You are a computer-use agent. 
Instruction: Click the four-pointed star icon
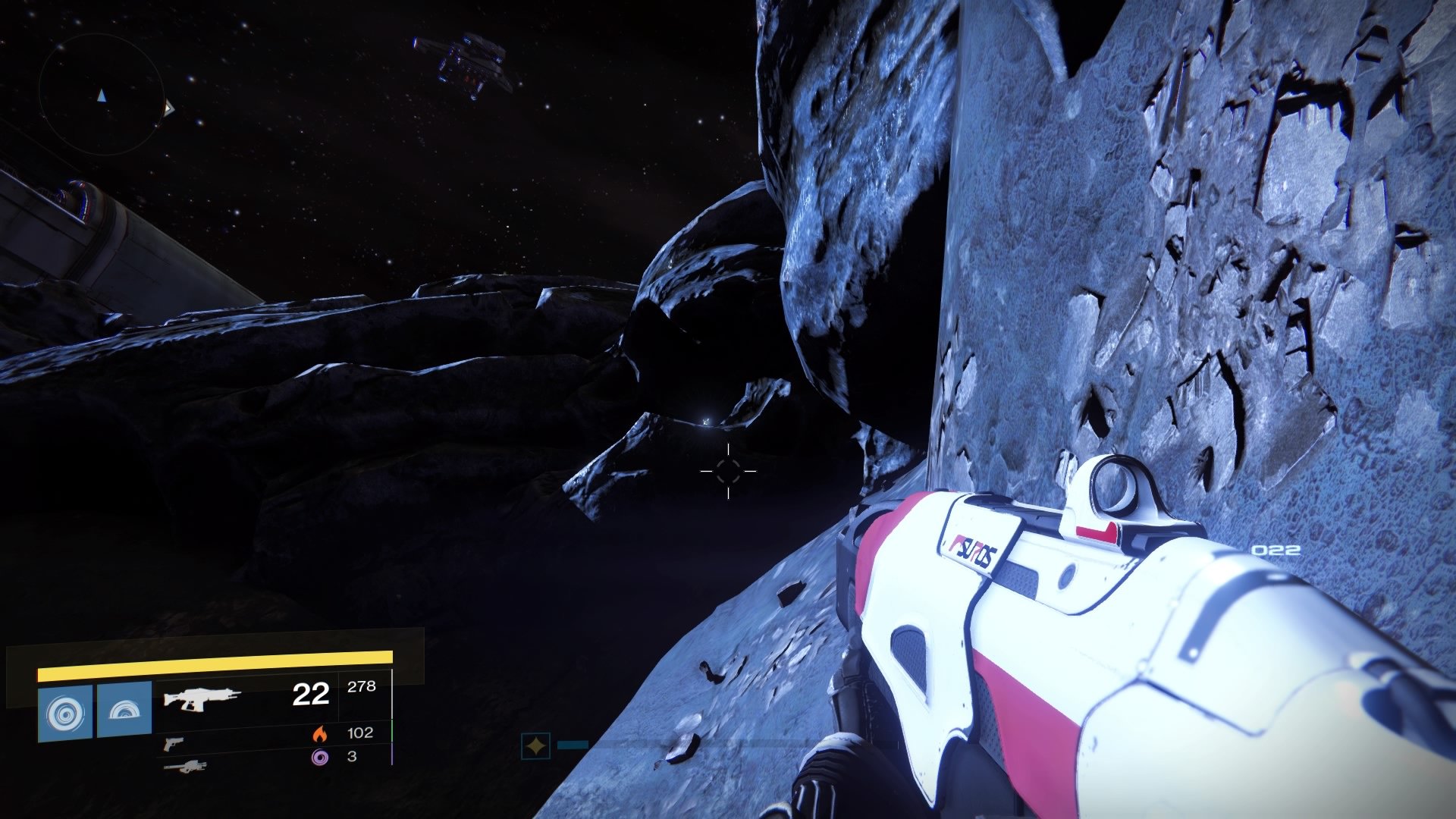(535, 747)
